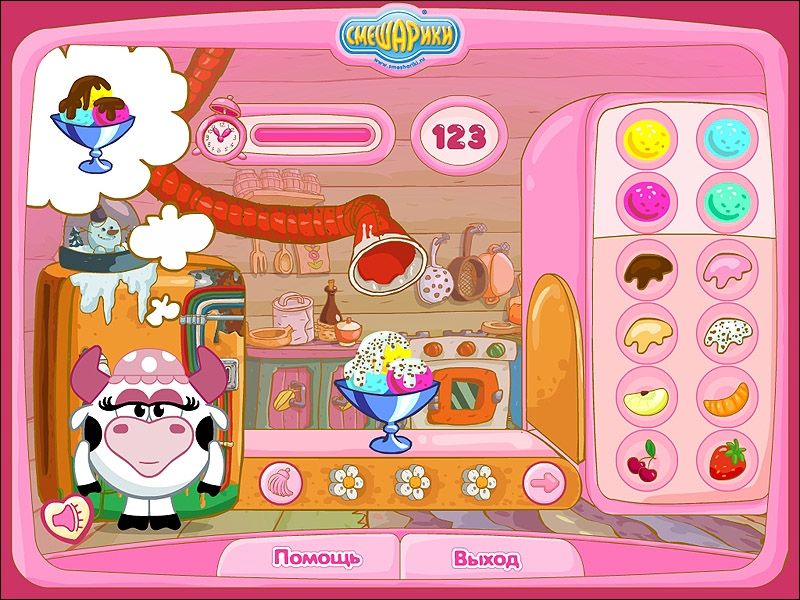This screenshot has height=600, width=800.
Task: Exit the game with Выход
Action: tap(485, 558)
